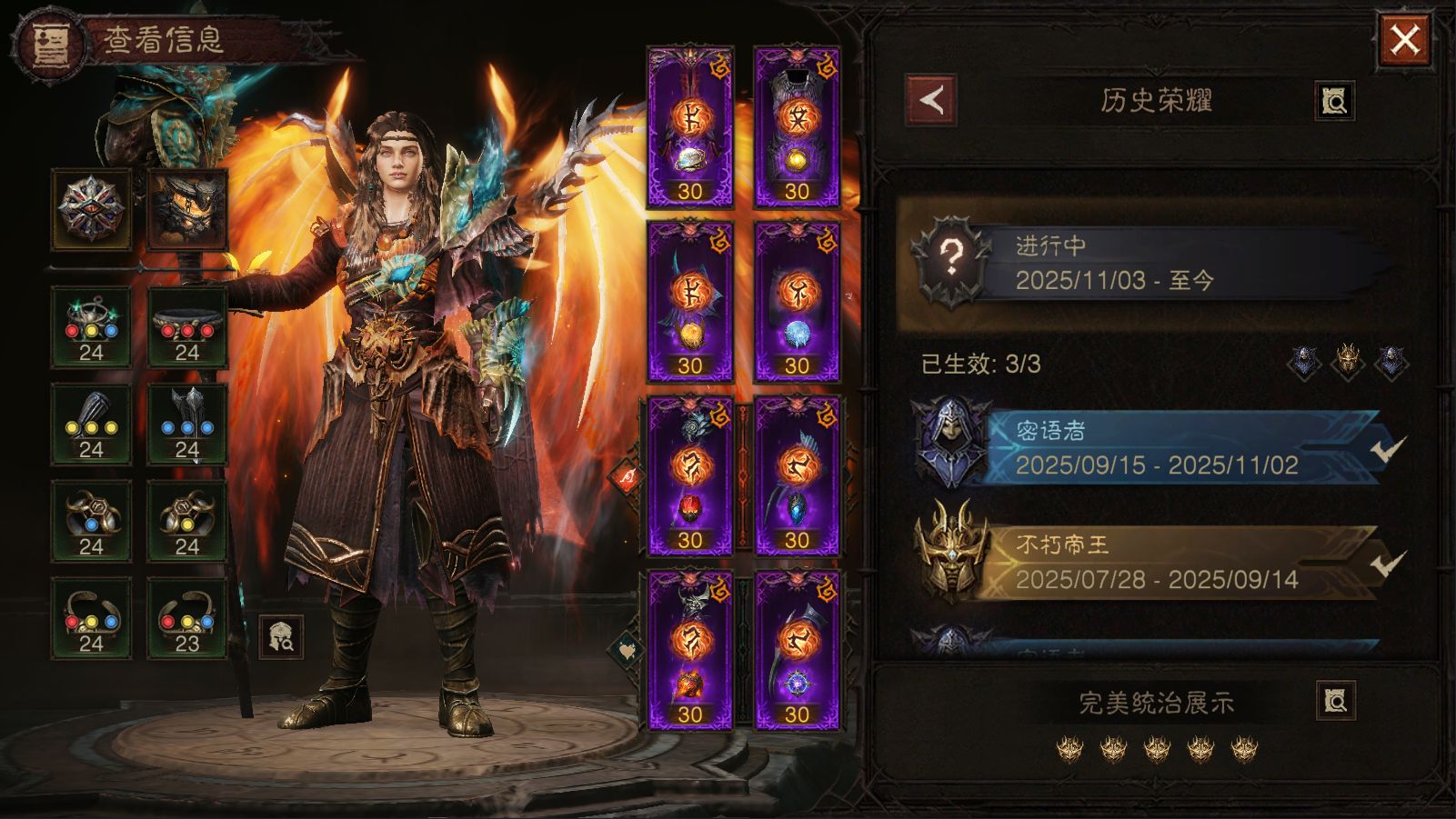Open the 完美统治展示 magnifier button
This screenshot has width=1456, height=819.
pos(1335,701)
